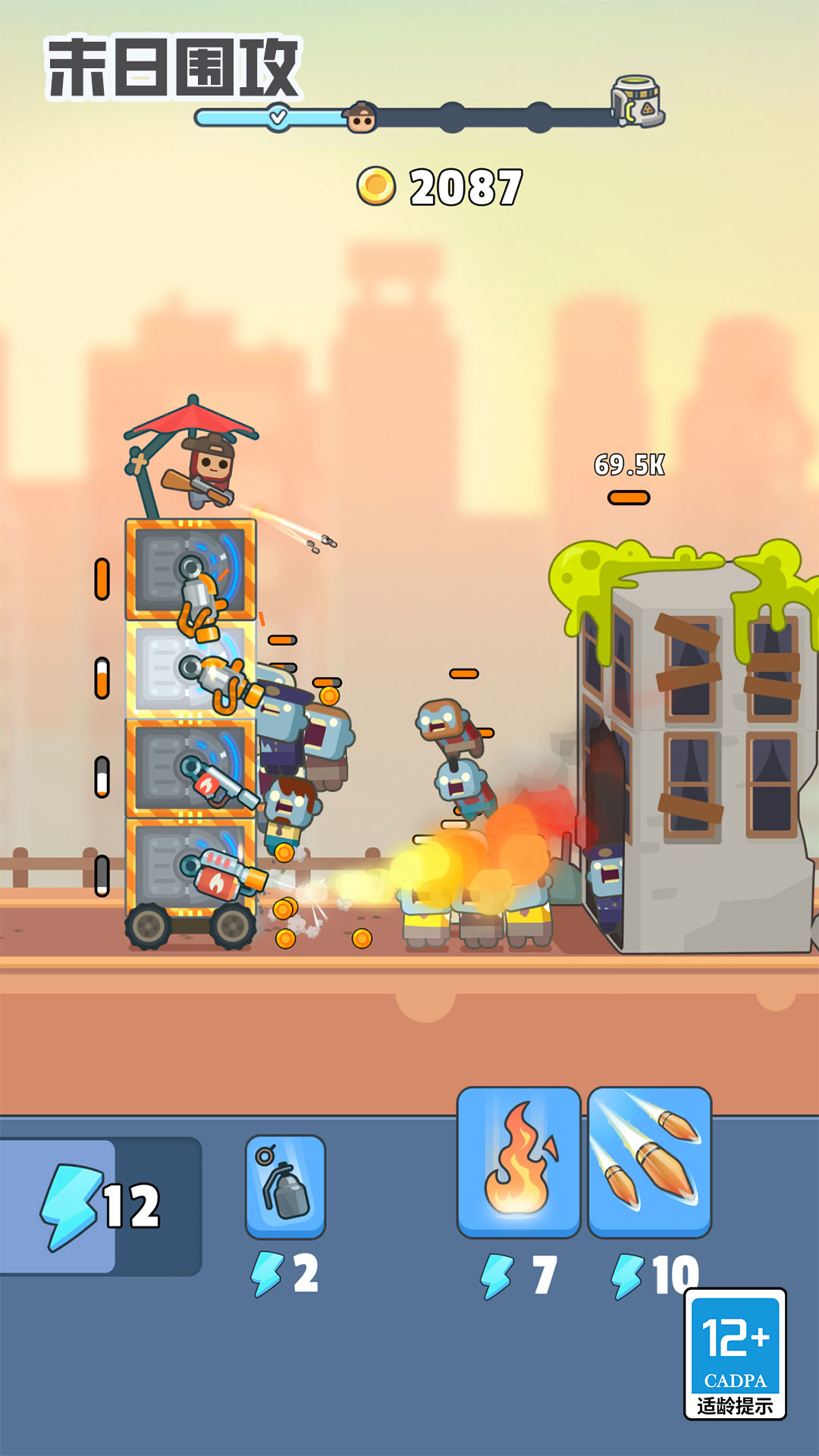The height and width of the screenshot is (1456, 819).
Task: Use the grenade ability costing 2 energy
Action: point(285,1186)
